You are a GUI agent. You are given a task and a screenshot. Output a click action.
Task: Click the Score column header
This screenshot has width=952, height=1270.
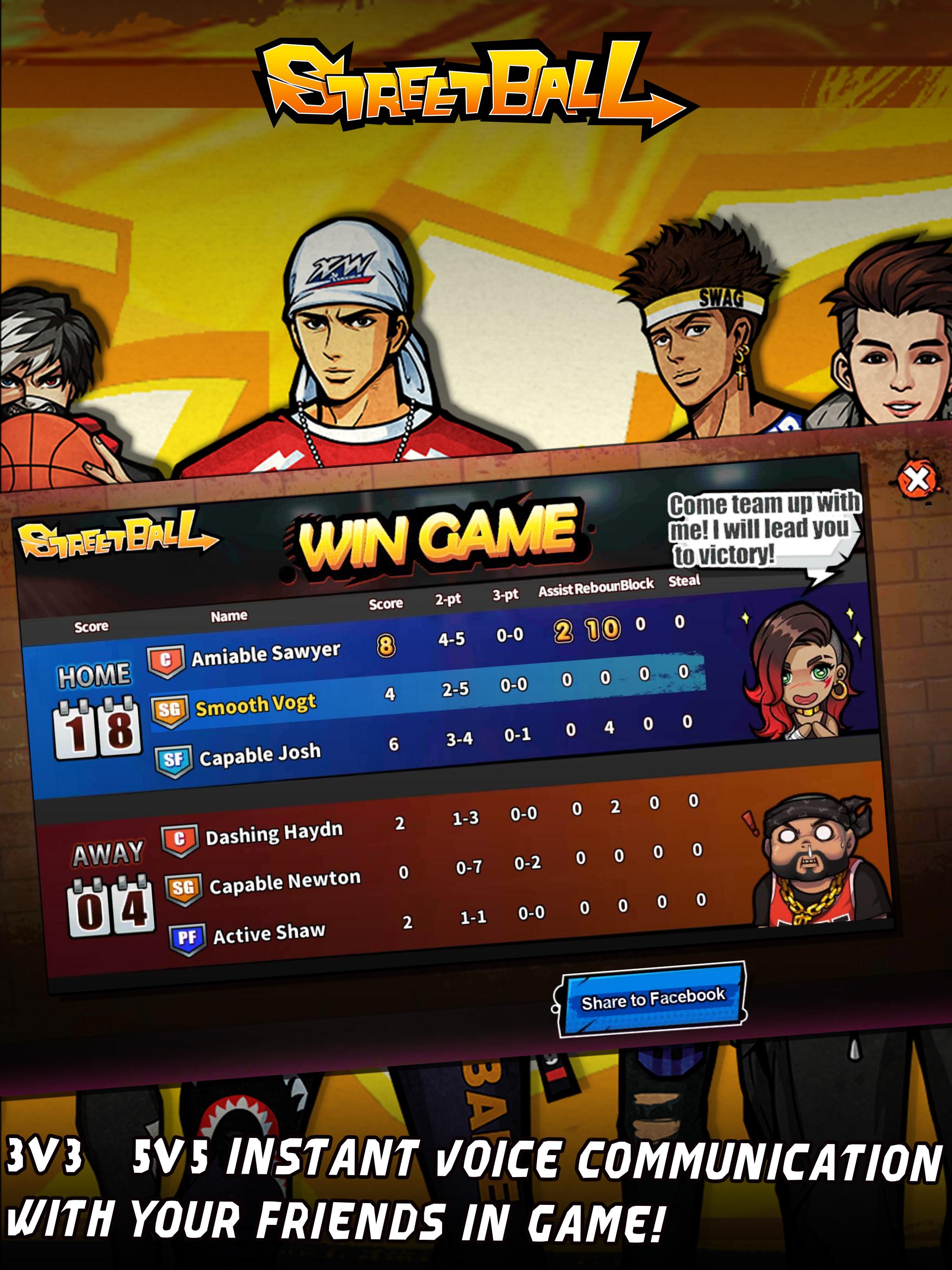(386, 605)
